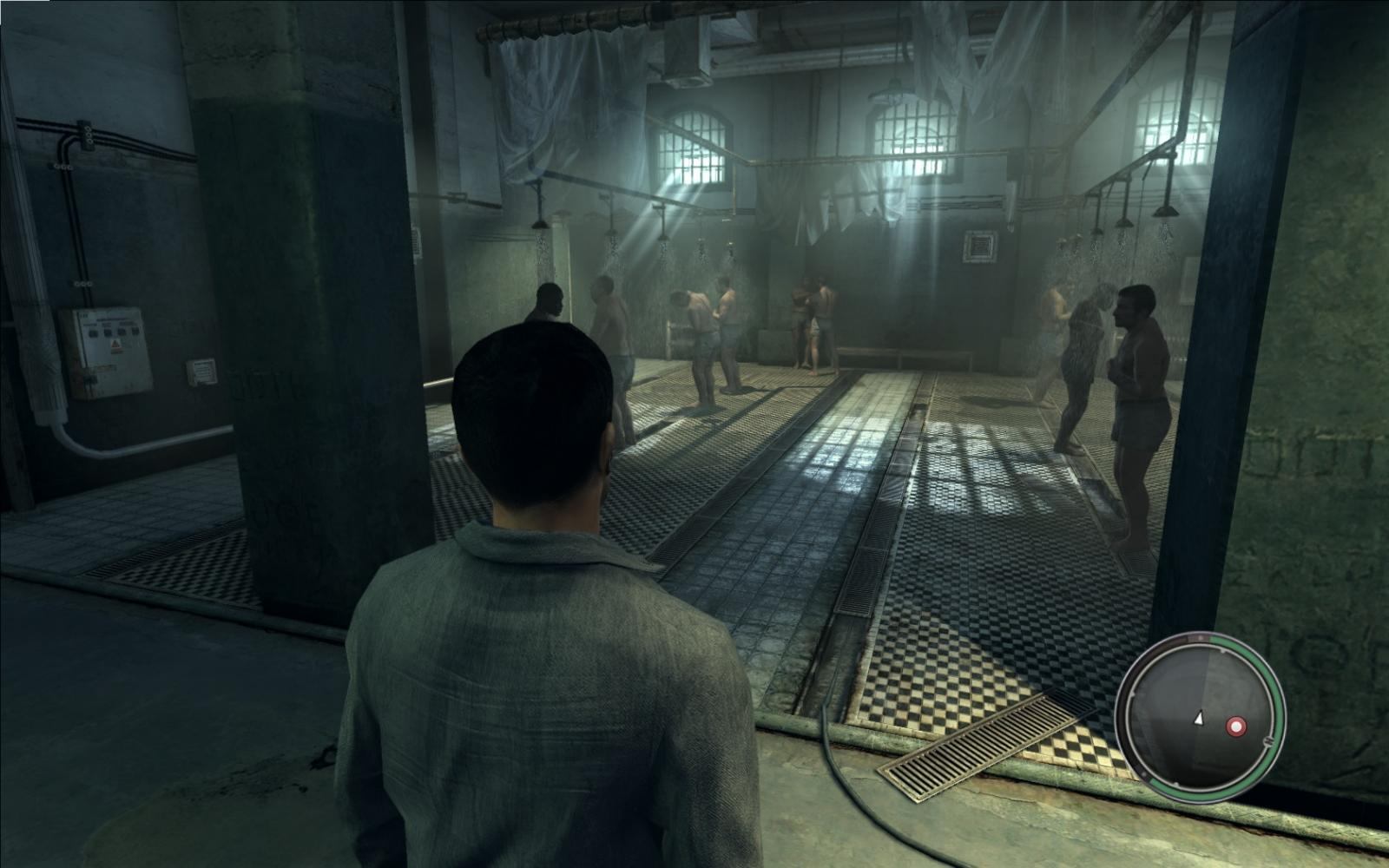Select the red objective marker on minimap
This screenshot has width=1389, height=868.
point(1234,726)
